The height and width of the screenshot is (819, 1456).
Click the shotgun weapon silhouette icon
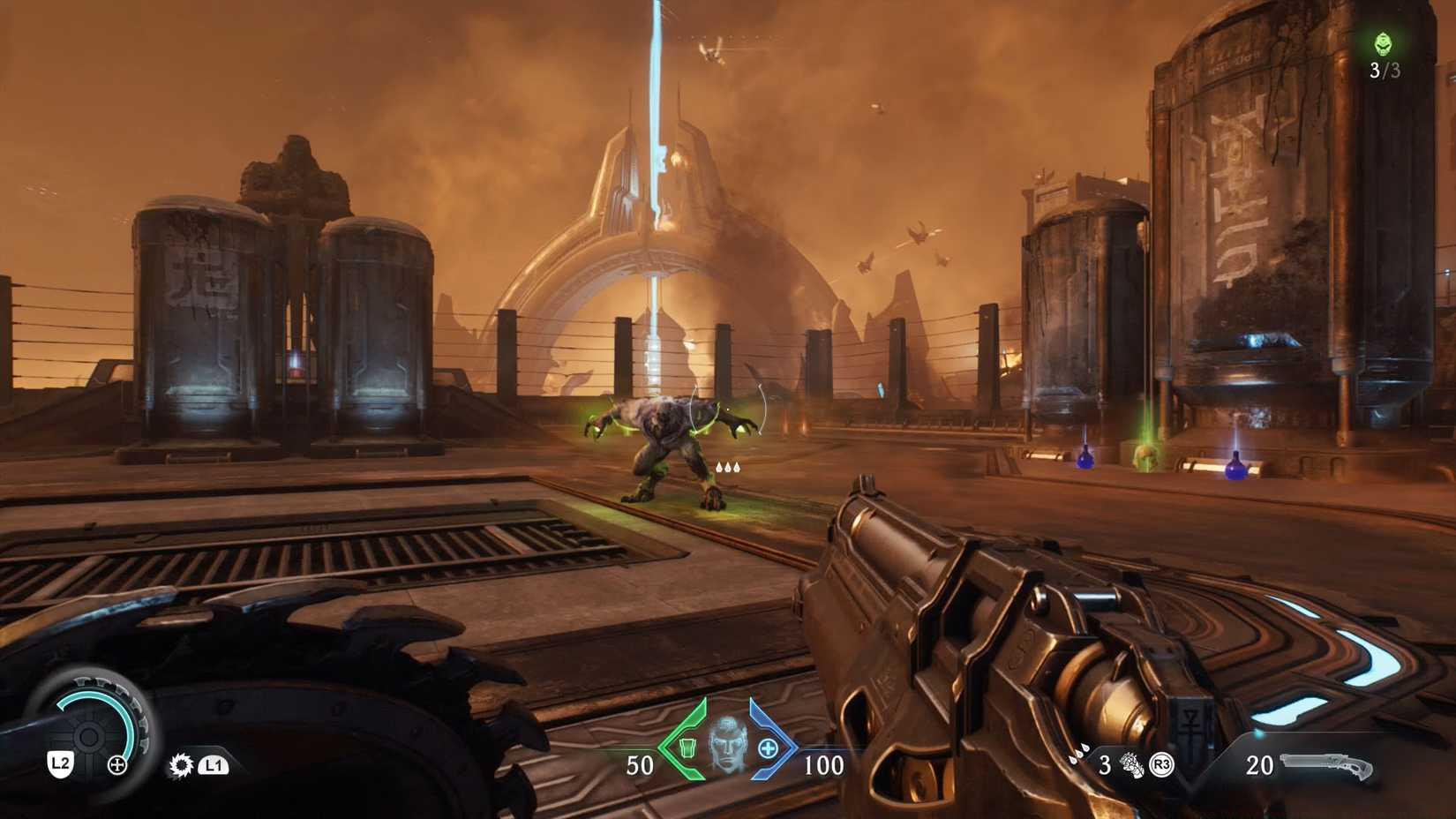click(x=1325, y=764)
